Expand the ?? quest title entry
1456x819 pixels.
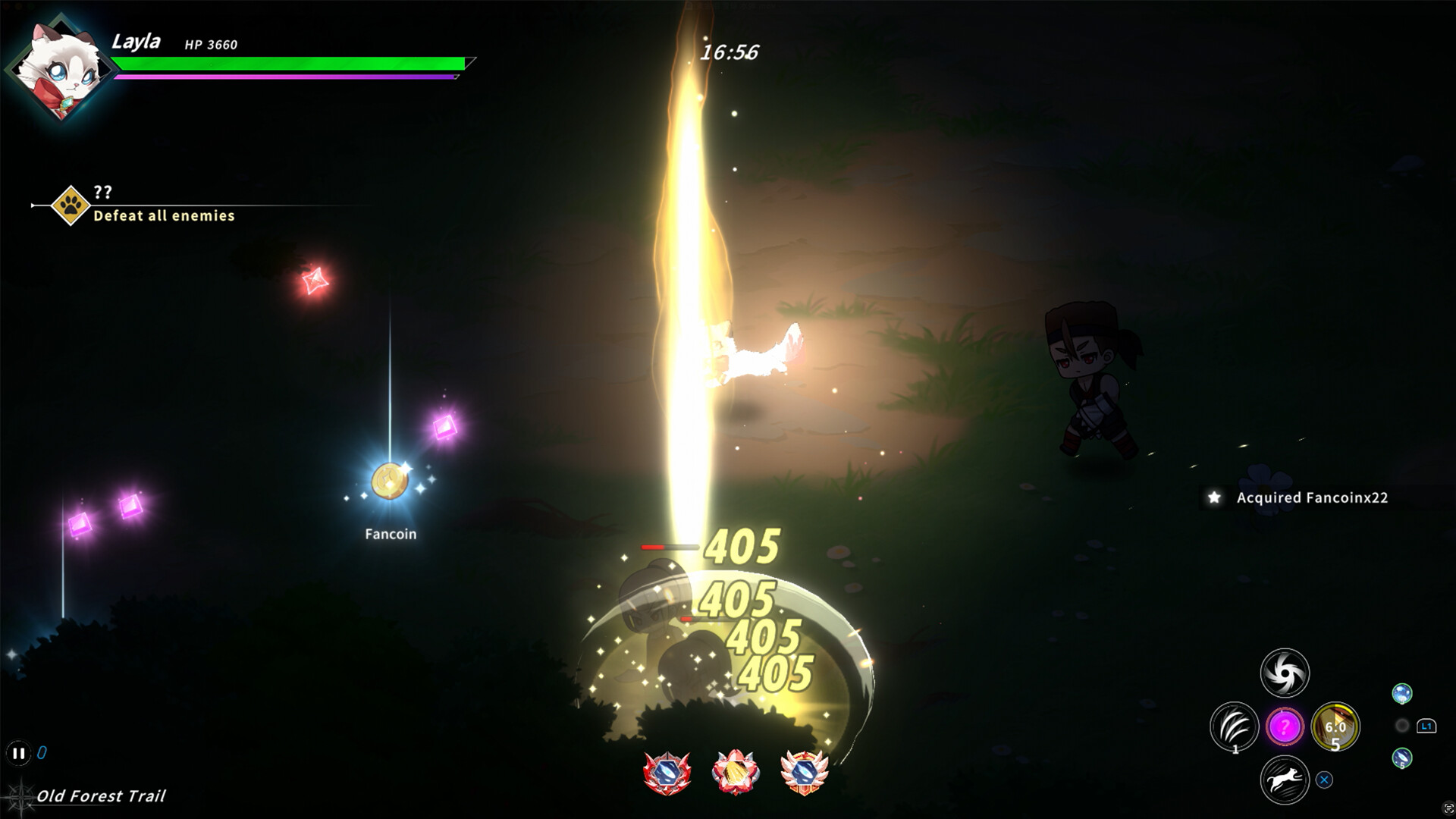click(103, 190)
